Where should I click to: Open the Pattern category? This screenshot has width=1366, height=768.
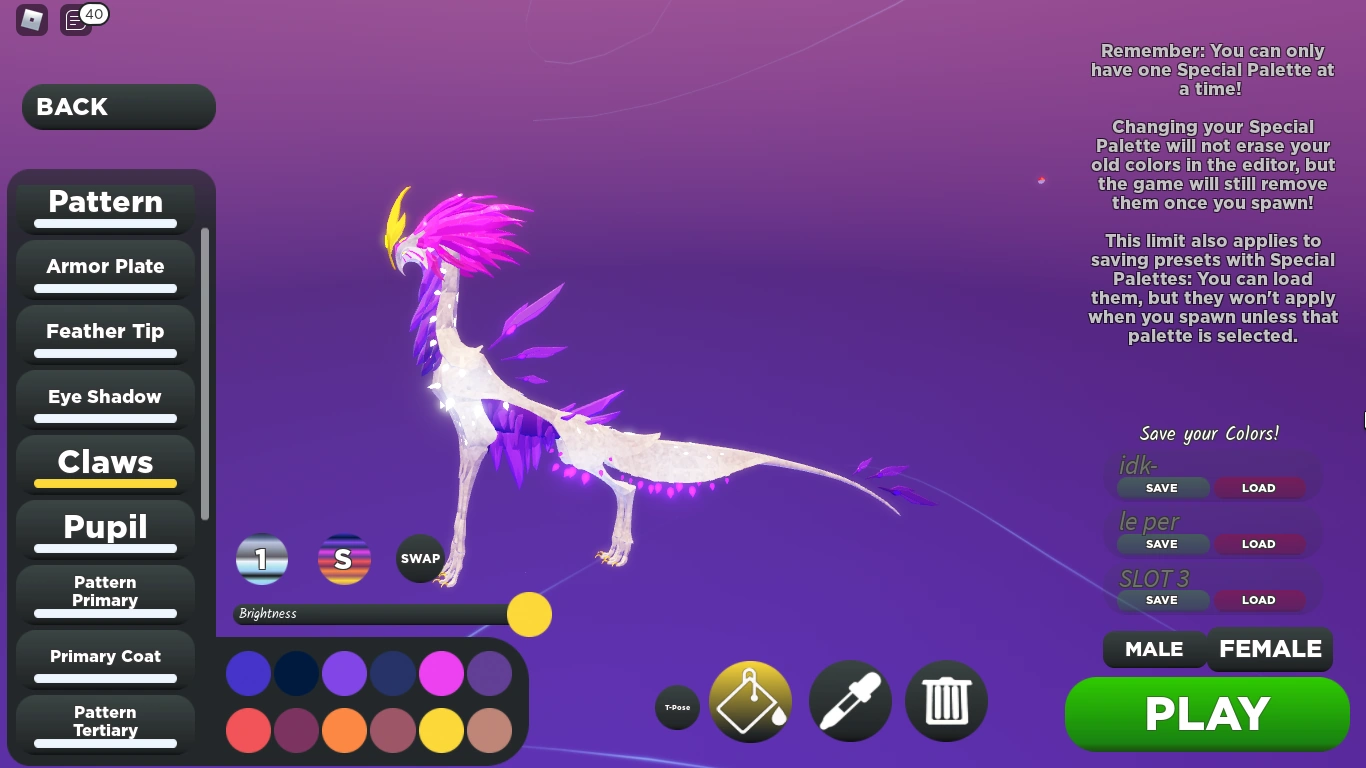104,203
